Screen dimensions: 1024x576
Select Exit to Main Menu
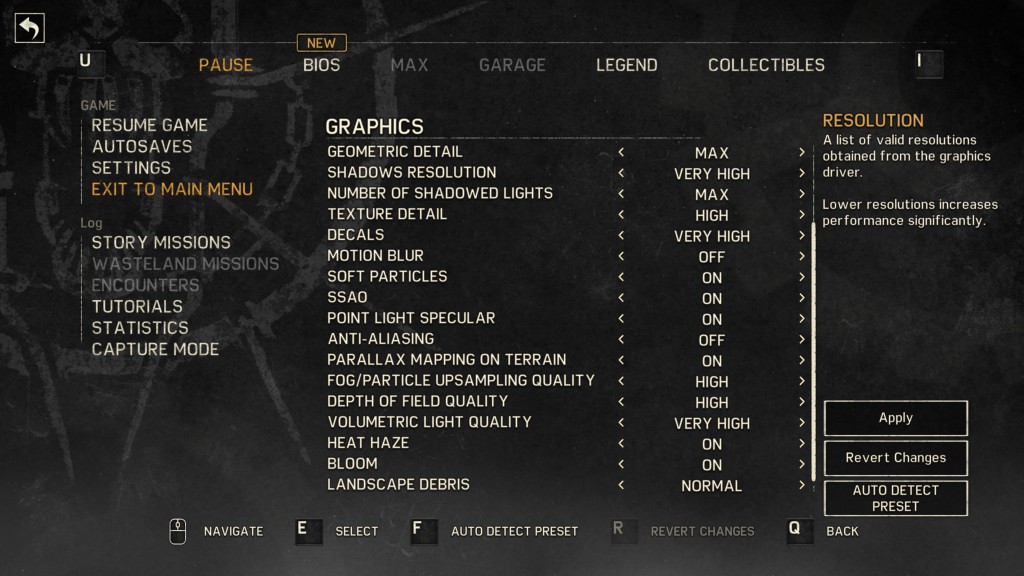tap(172, 189)
